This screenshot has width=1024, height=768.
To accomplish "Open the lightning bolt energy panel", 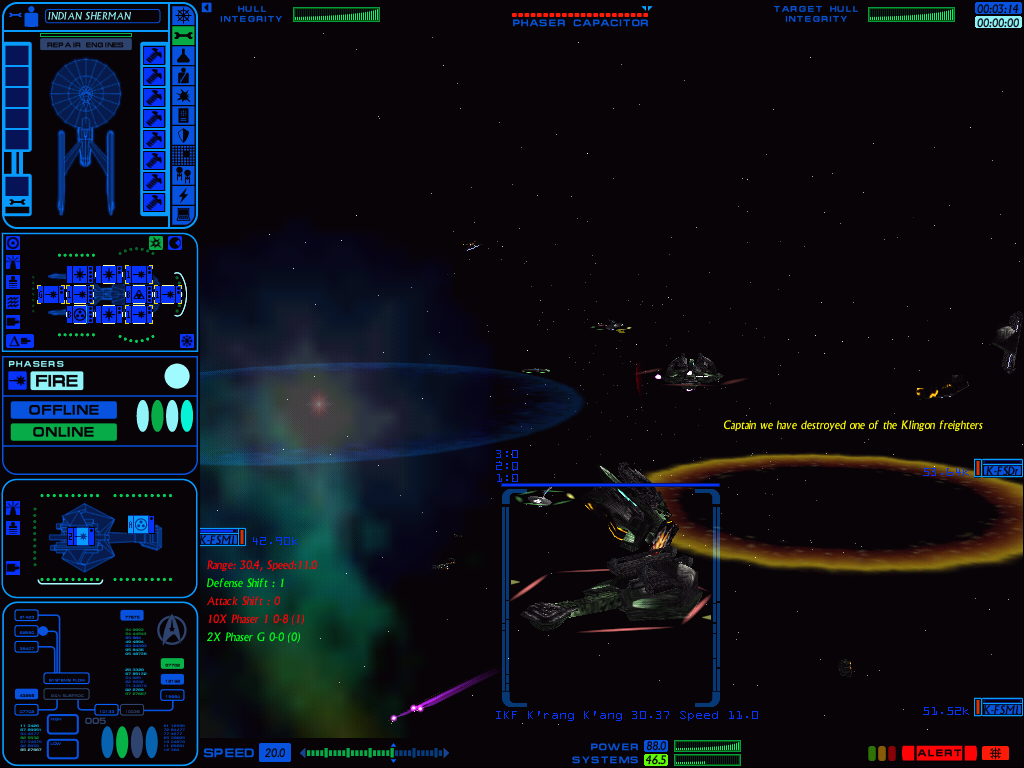I will click(x=183, y=194).
